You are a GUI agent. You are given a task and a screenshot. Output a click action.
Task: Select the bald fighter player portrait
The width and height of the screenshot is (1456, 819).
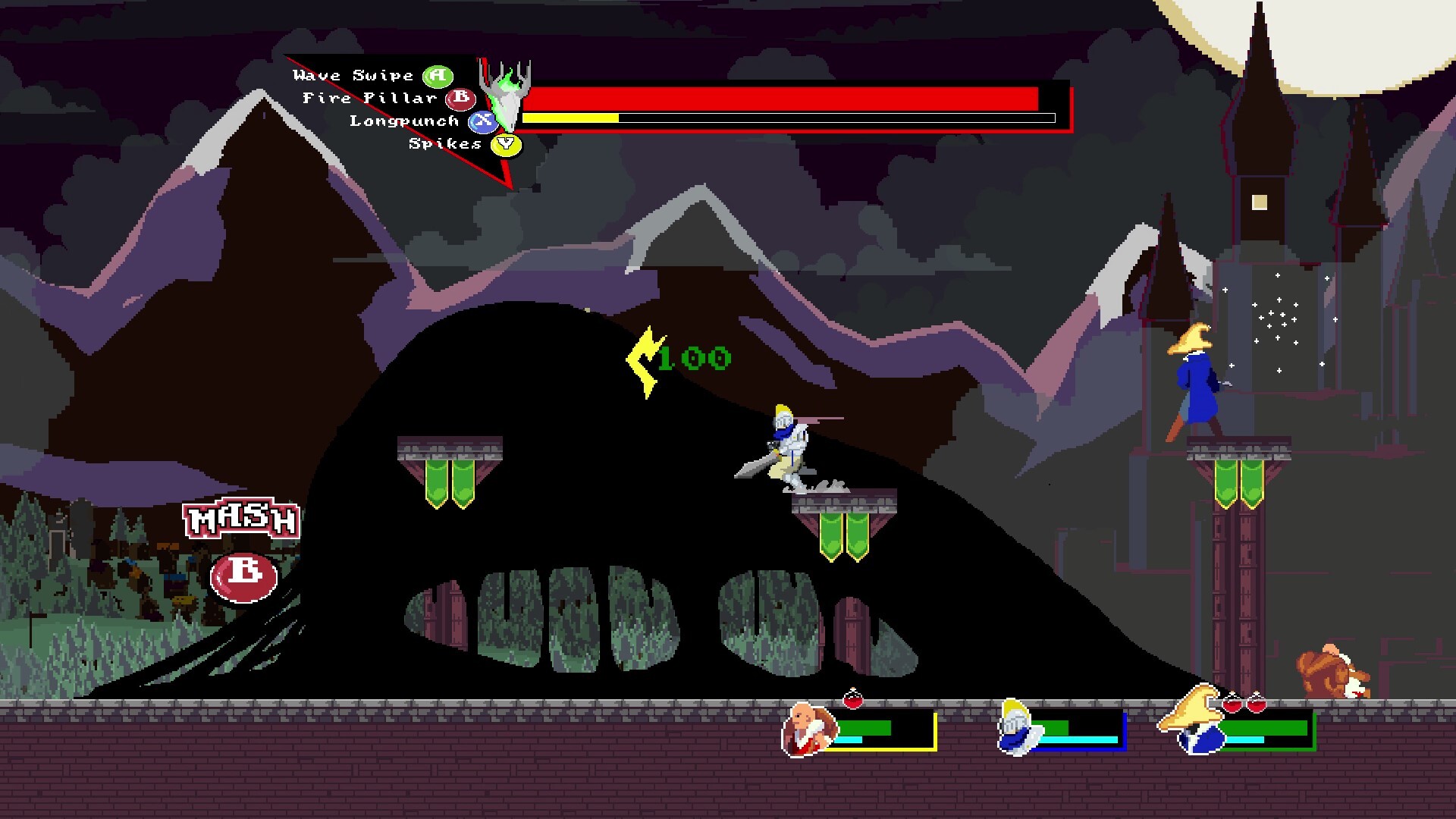tap(807, 730)
